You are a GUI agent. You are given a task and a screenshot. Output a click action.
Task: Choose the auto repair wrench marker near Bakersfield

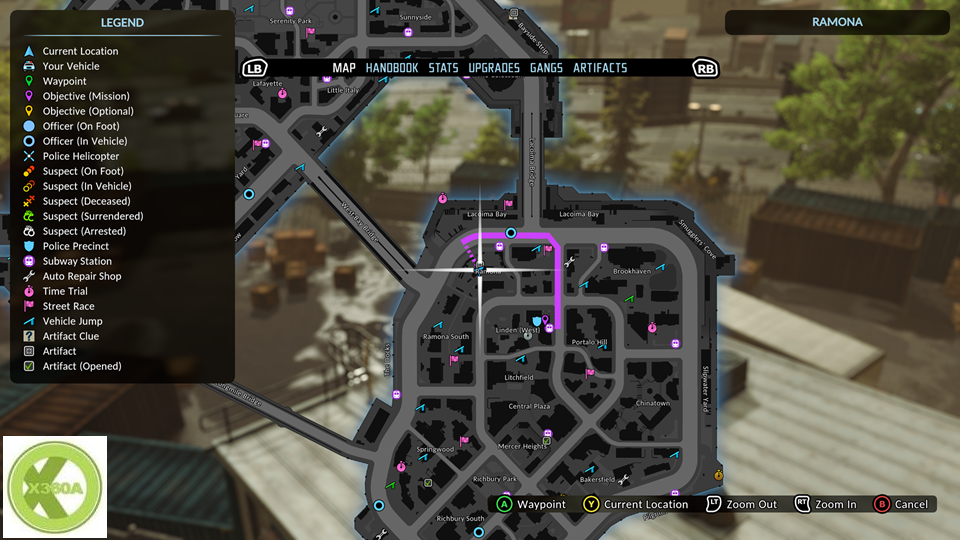(624, 481)
